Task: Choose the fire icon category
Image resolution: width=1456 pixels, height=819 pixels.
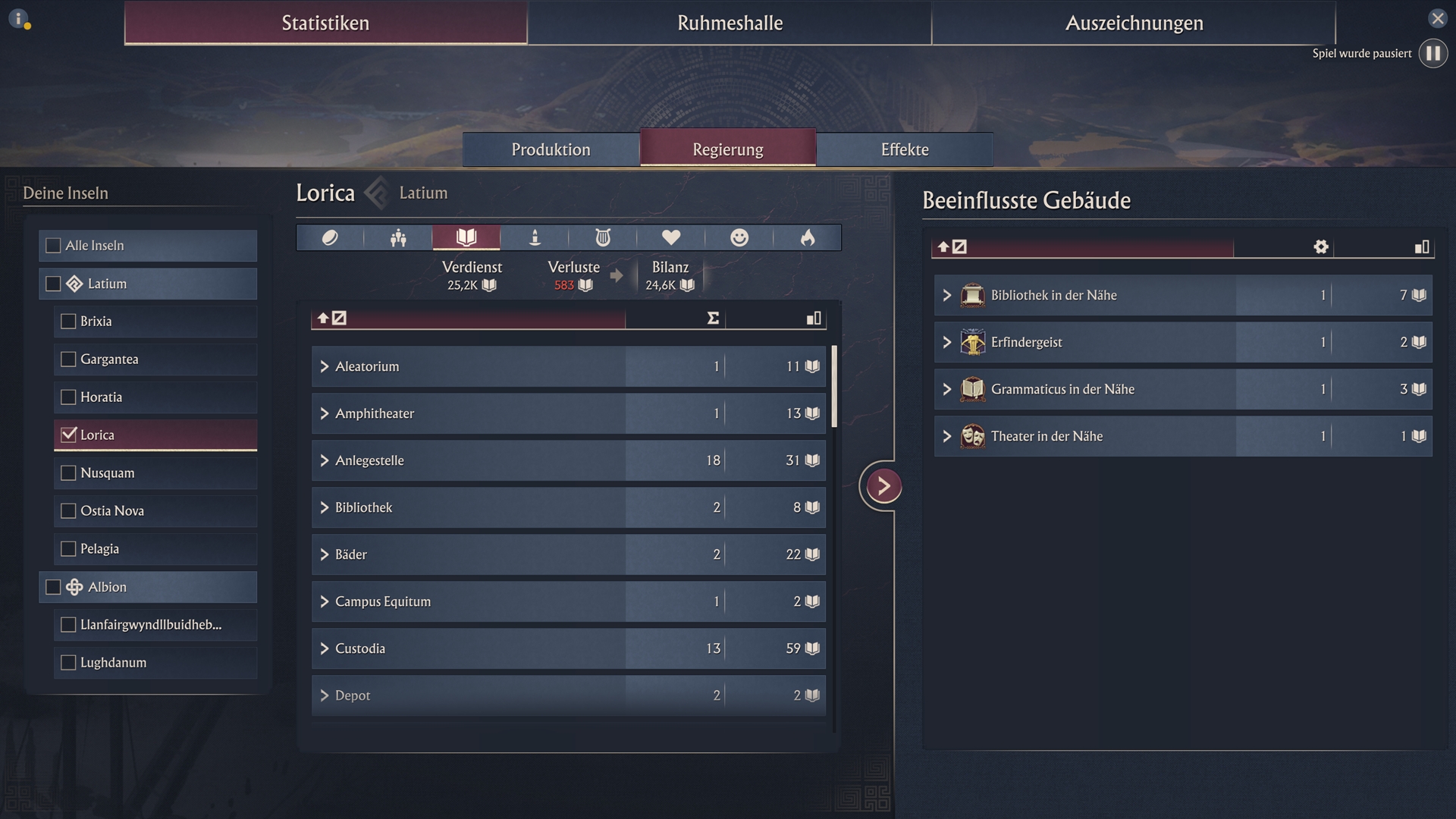Action: point(808,238)
